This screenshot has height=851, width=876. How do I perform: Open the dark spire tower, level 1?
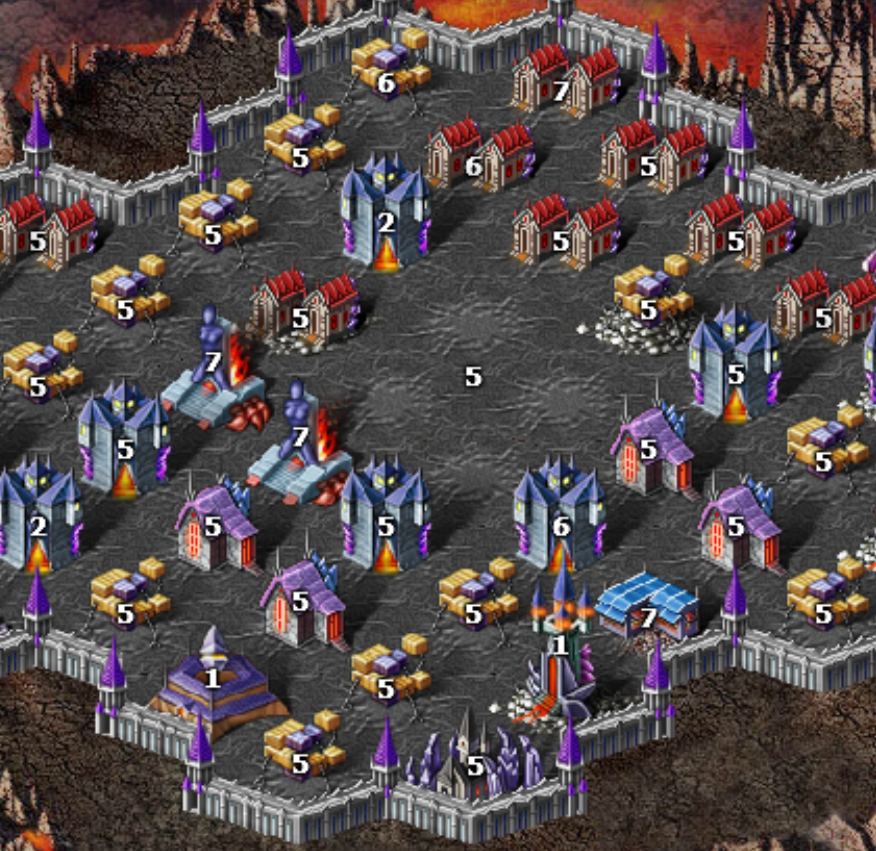(561, 645)
